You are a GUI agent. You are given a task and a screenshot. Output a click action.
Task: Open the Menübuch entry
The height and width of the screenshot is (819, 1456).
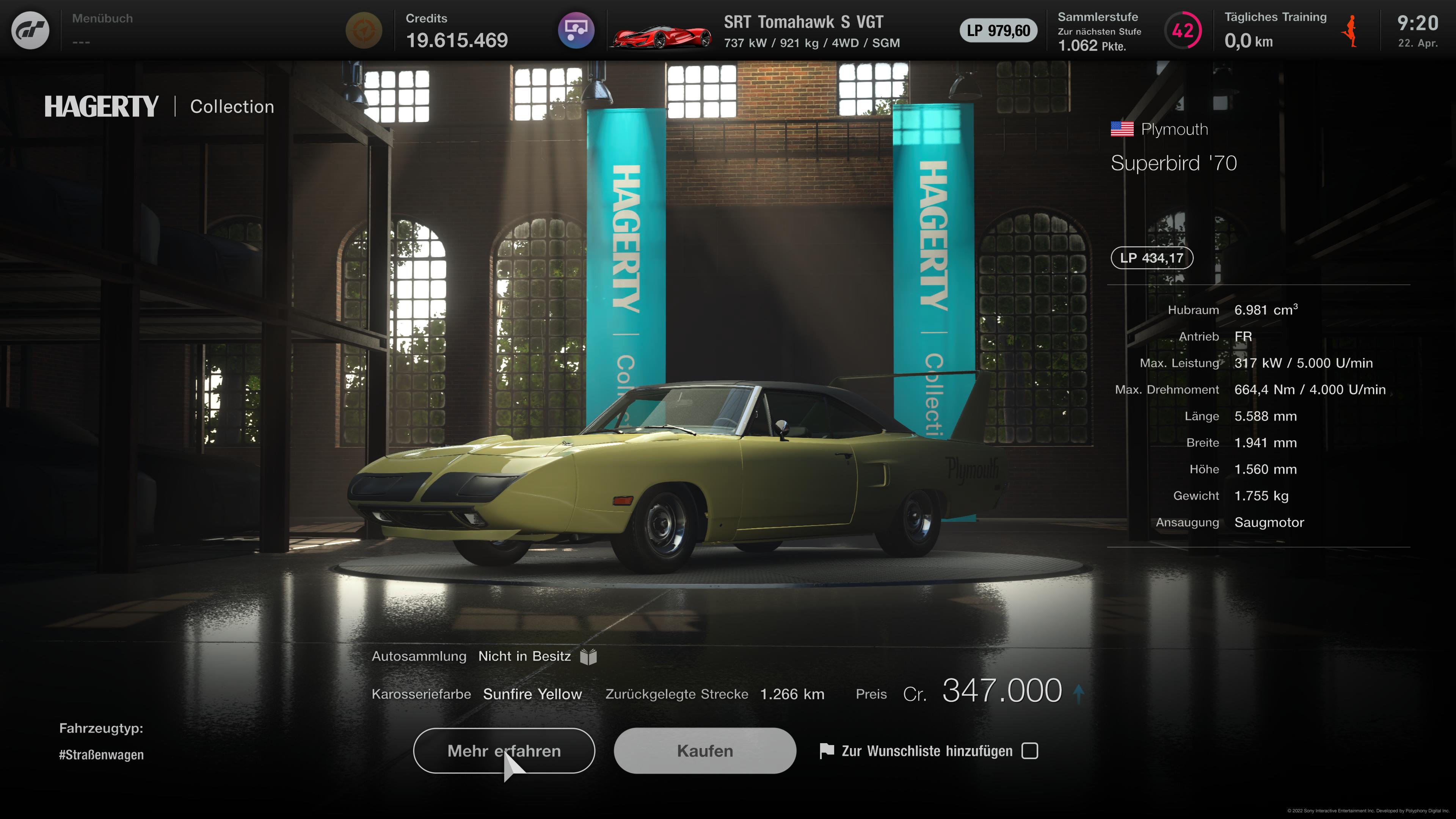point(102,18)
